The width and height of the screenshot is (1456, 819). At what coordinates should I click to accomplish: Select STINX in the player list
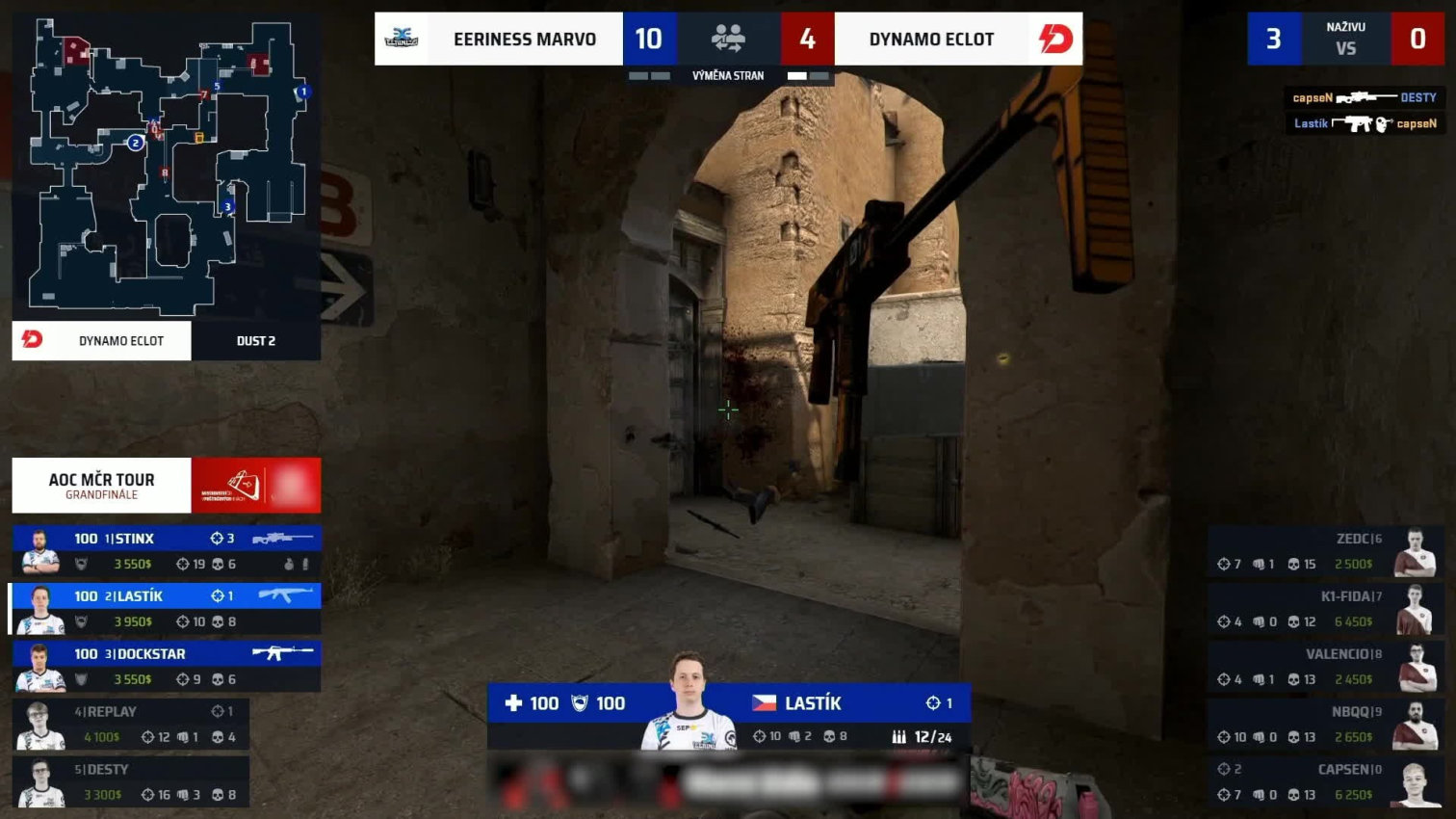166,550
